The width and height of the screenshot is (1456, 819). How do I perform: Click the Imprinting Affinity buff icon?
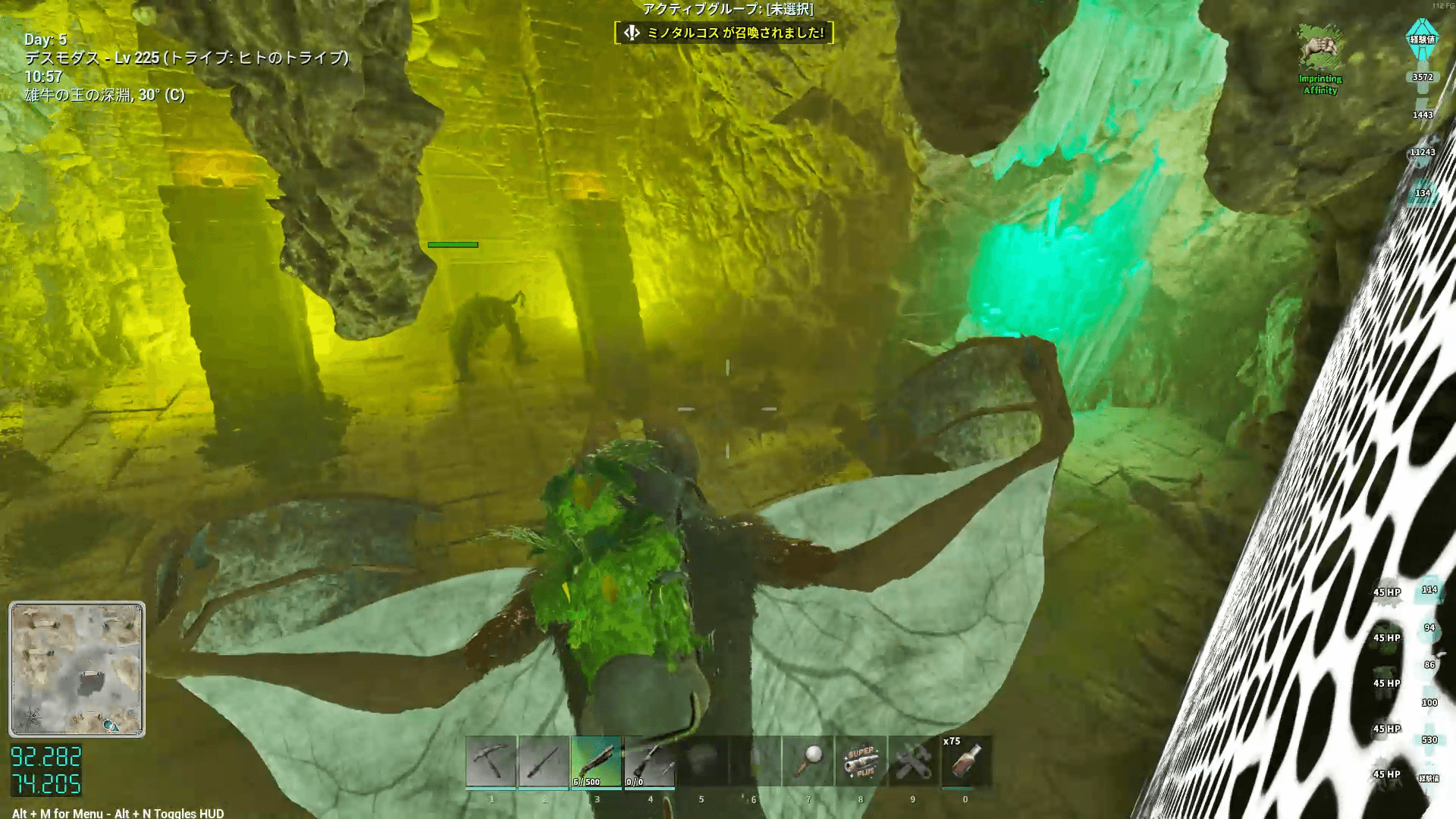pyautogui.click(x=1319, y=49)
